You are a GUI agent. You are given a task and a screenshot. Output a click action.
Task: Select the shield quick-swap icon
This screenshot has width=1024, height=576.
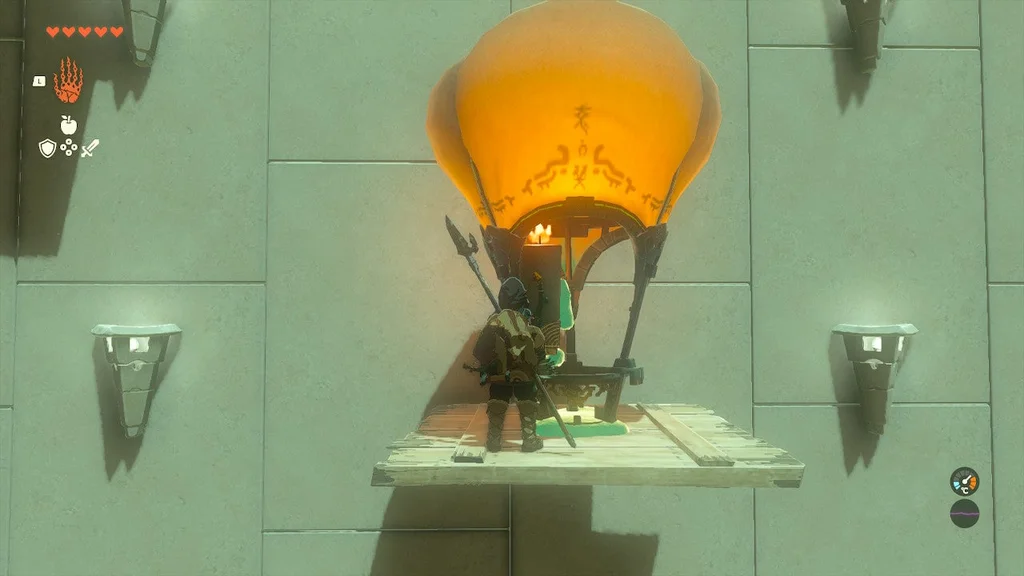pyautogui.click(x=47, y=148)
